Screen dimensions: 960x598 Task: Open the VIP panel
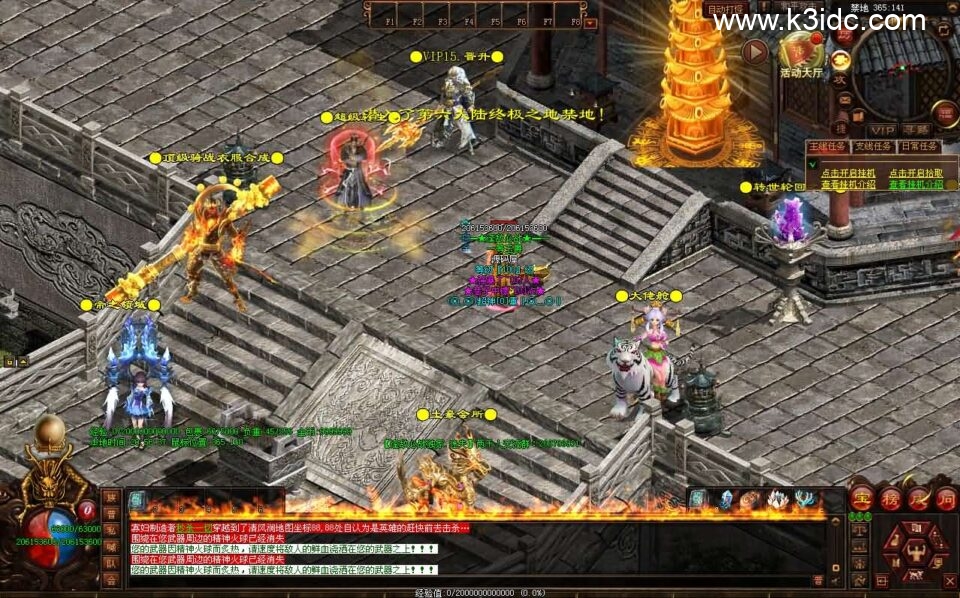882,130
